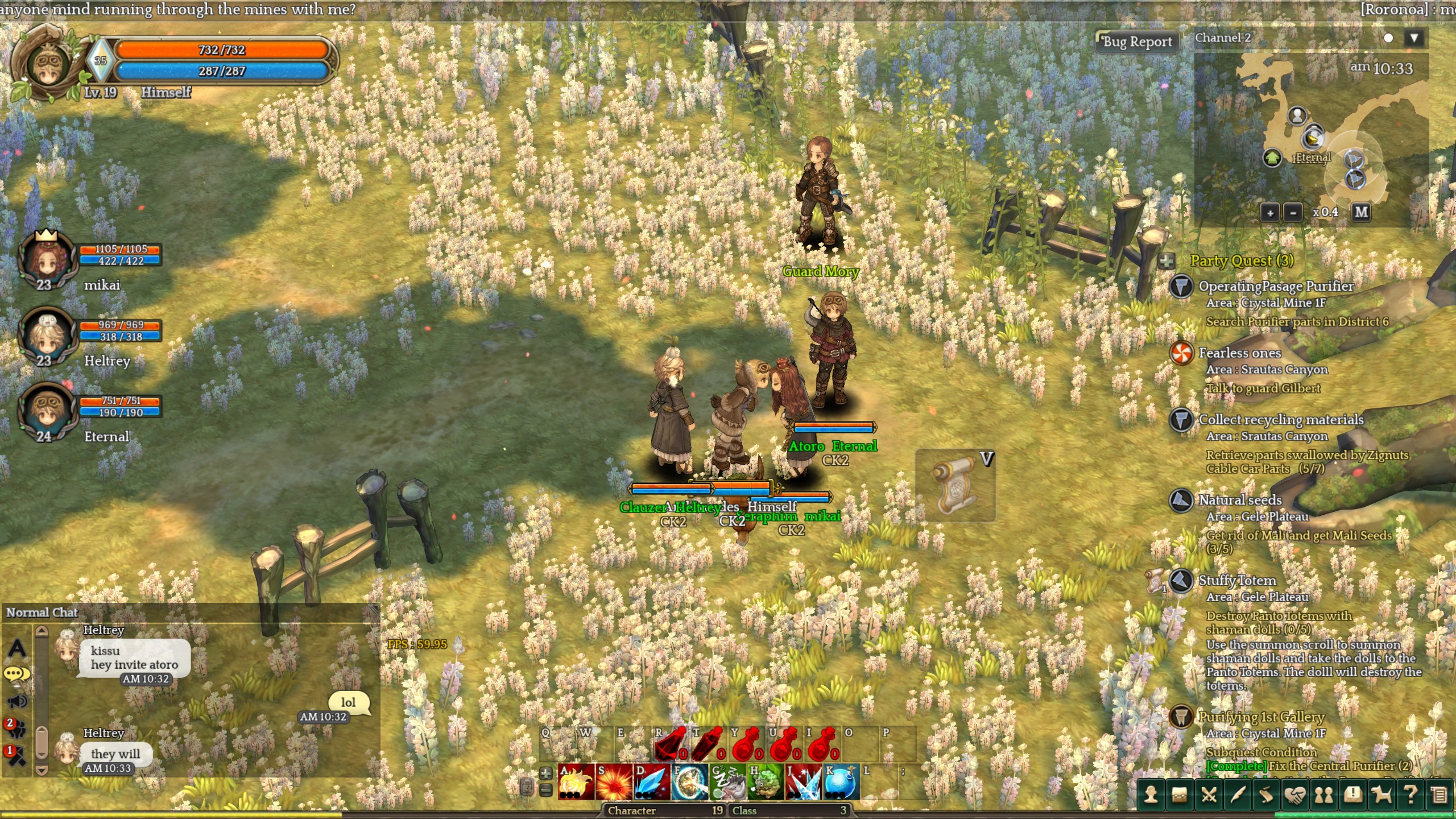1456x819 pixels.
Task: Zoom out the minimap with minus button
Action: point(1293,213)
